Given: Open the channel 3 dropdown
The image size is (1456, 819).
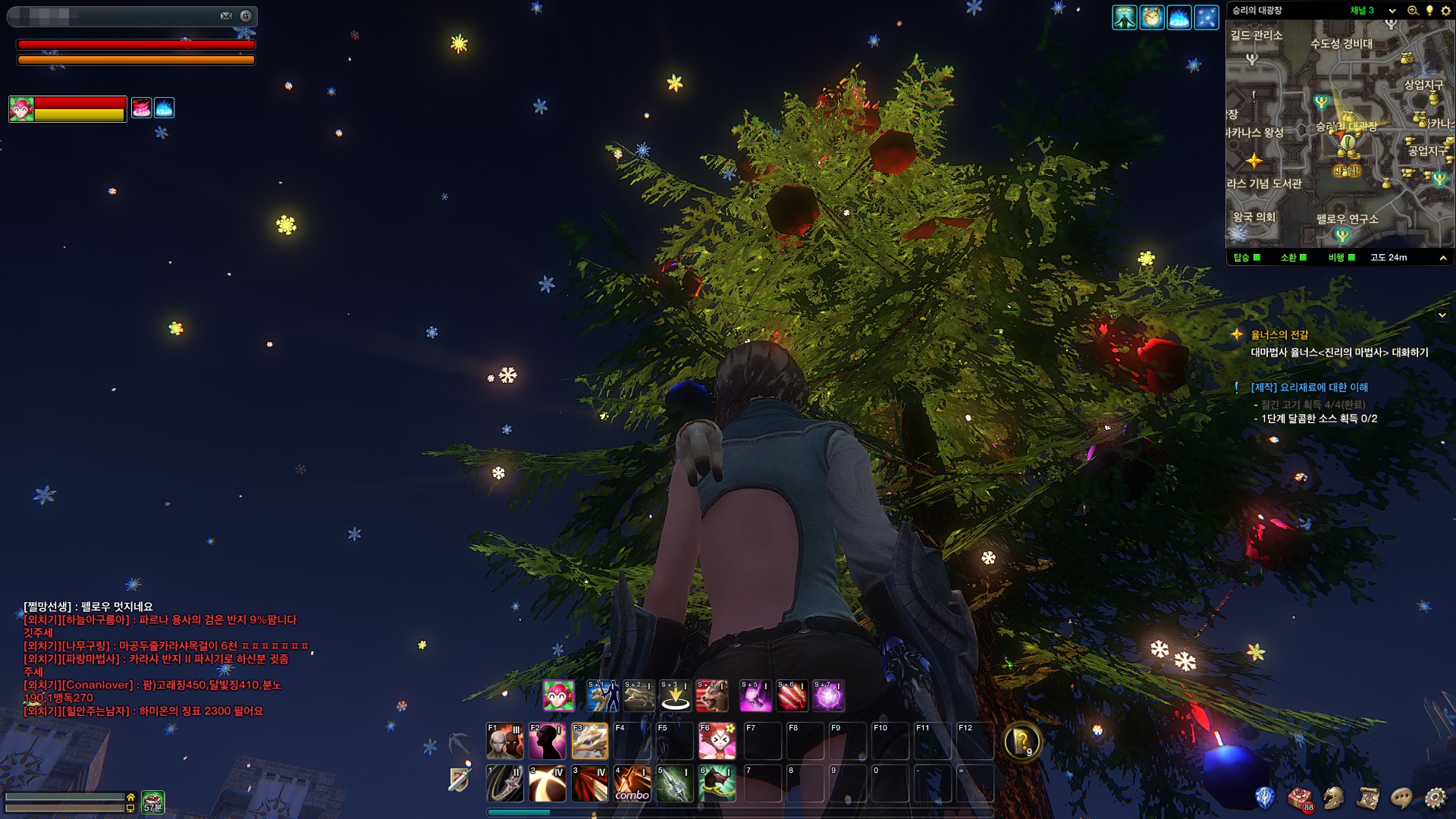Looking at the screenshot, I should point(1392,11).
